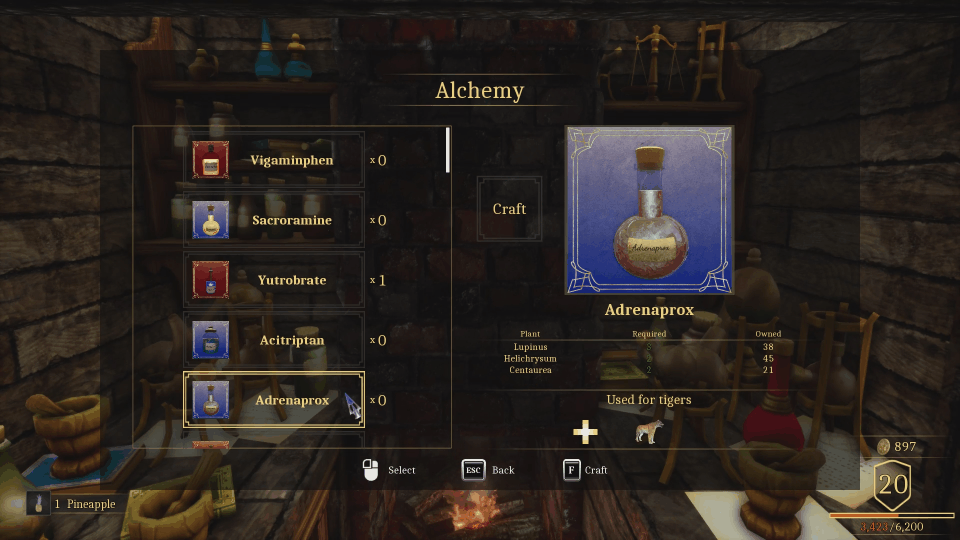
Task: Click the Adrenaprox recipe entry
Action: pyautogui.click(x=274, y=400)
